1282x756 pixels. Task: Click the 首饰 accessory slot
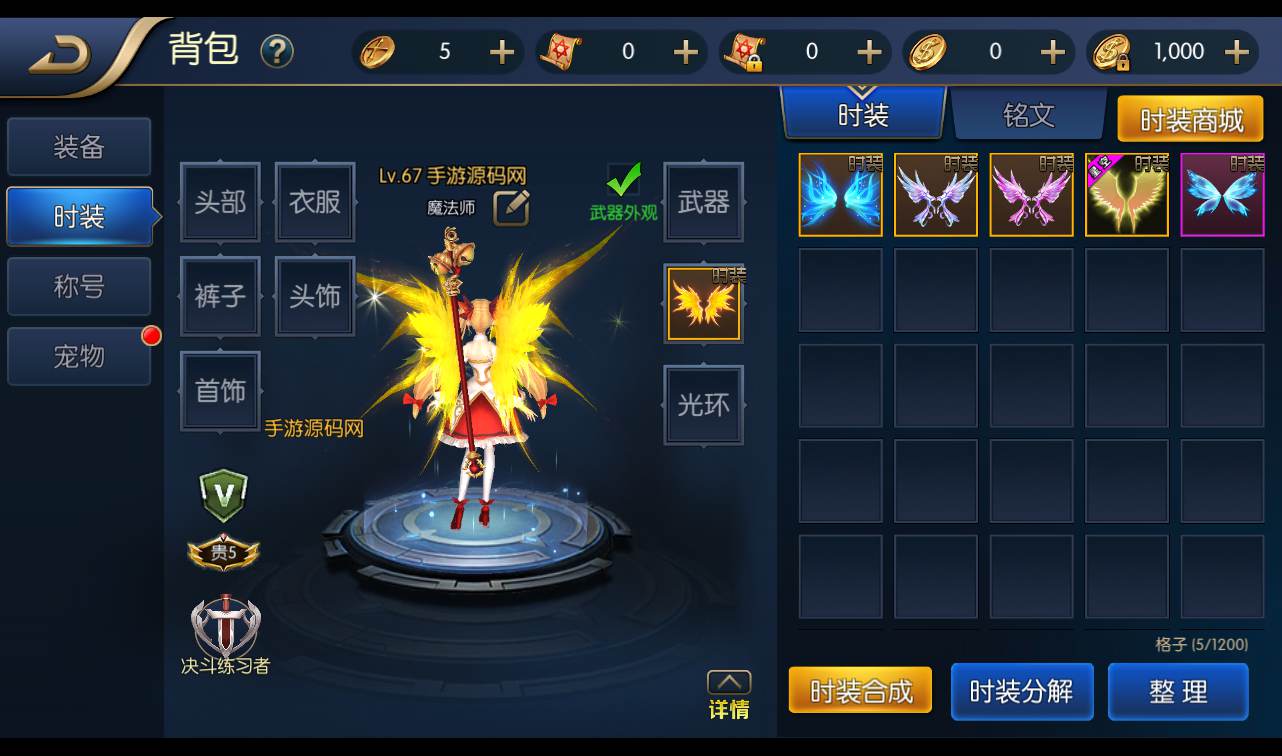click(219, 391)
